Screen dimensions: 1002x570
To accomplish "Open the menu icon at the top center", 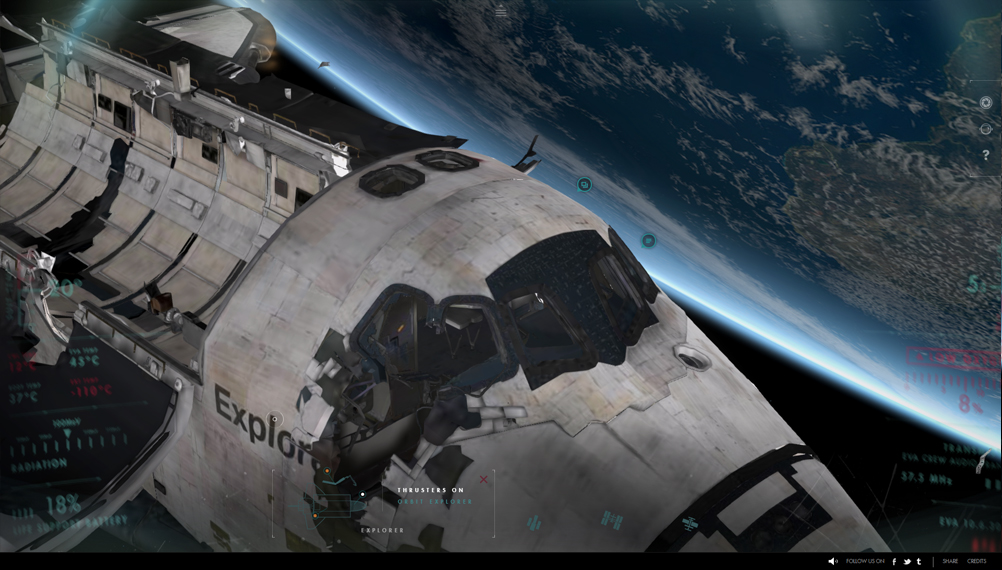I will (501, 12).
